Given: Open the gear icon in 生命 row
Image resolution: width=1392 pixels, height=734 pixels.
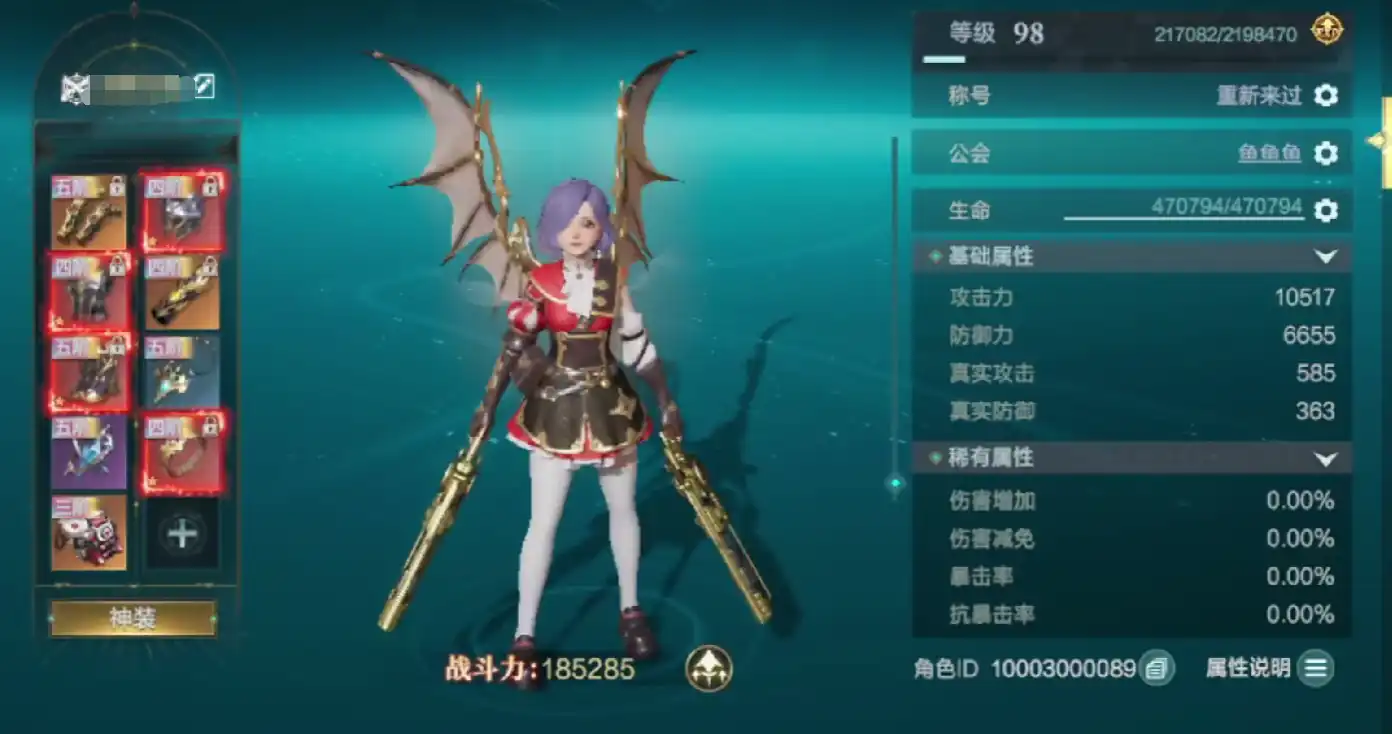Looking at the screenshot, I should point(1325,210).
